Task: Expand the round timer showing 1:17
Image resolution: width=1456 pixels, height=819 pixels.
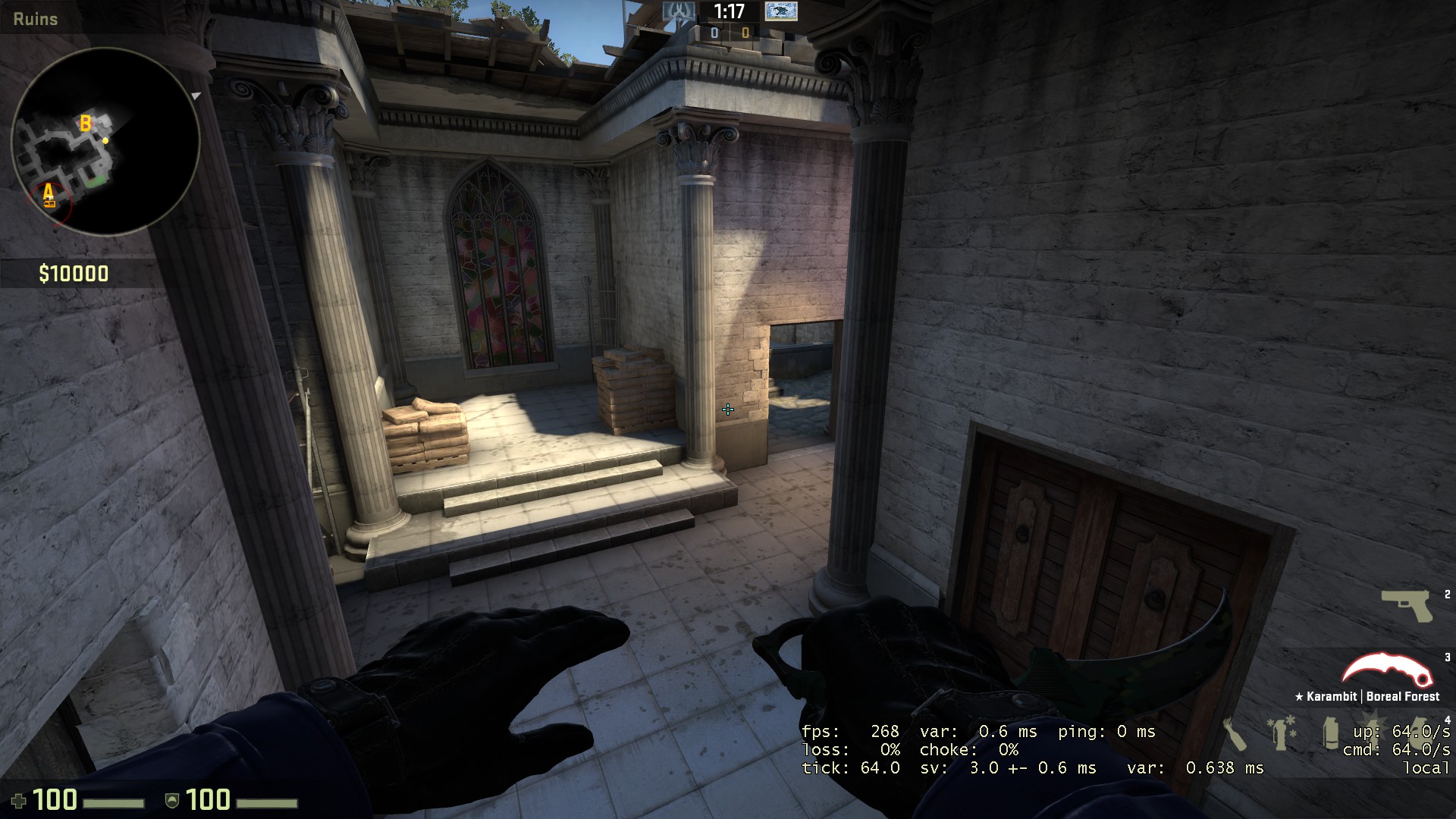Action: click(728, 12)
